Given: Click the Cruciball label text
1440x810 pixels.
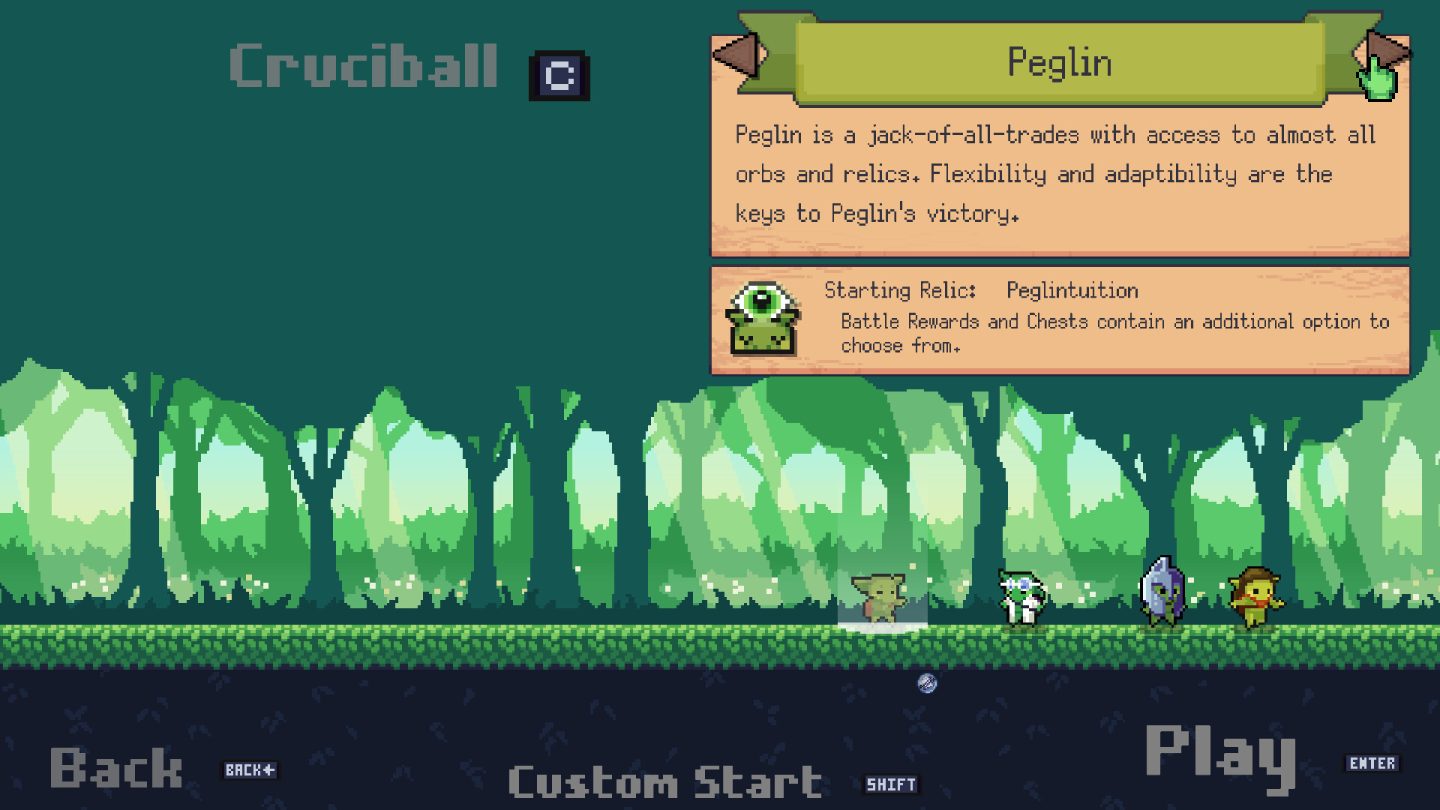Looking at the screenshot, I should coord(363,67).
